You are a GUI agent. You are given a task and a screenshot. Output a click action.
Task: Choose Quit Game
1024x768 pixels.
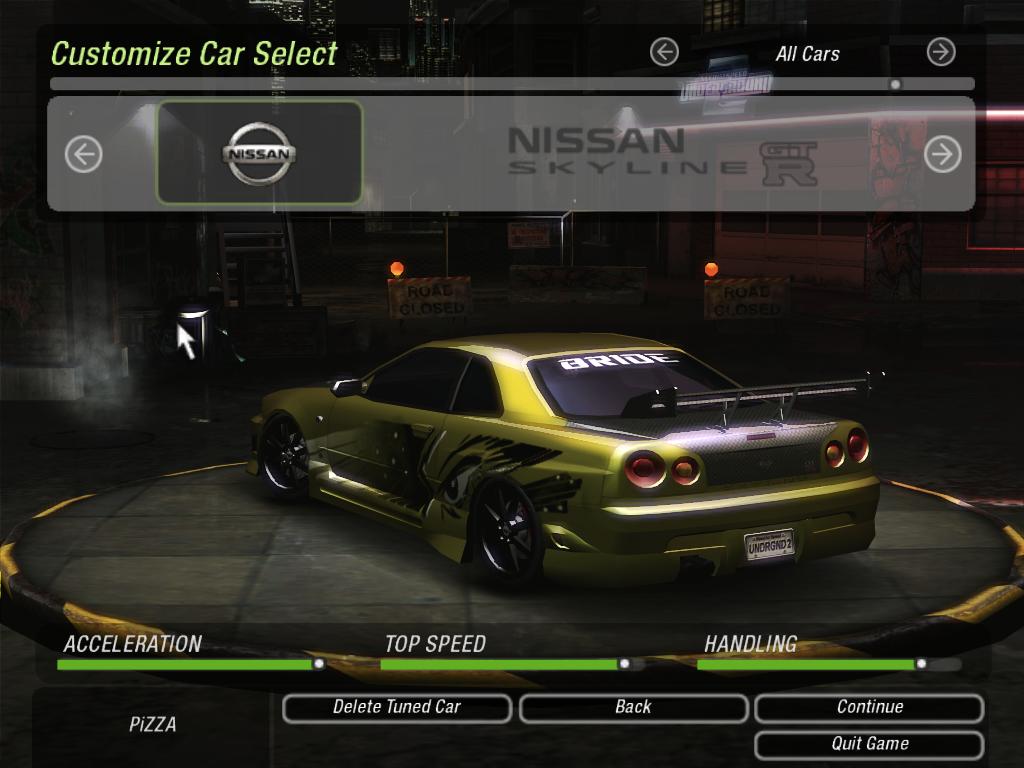pyautogui.click(x=869, y=744)
